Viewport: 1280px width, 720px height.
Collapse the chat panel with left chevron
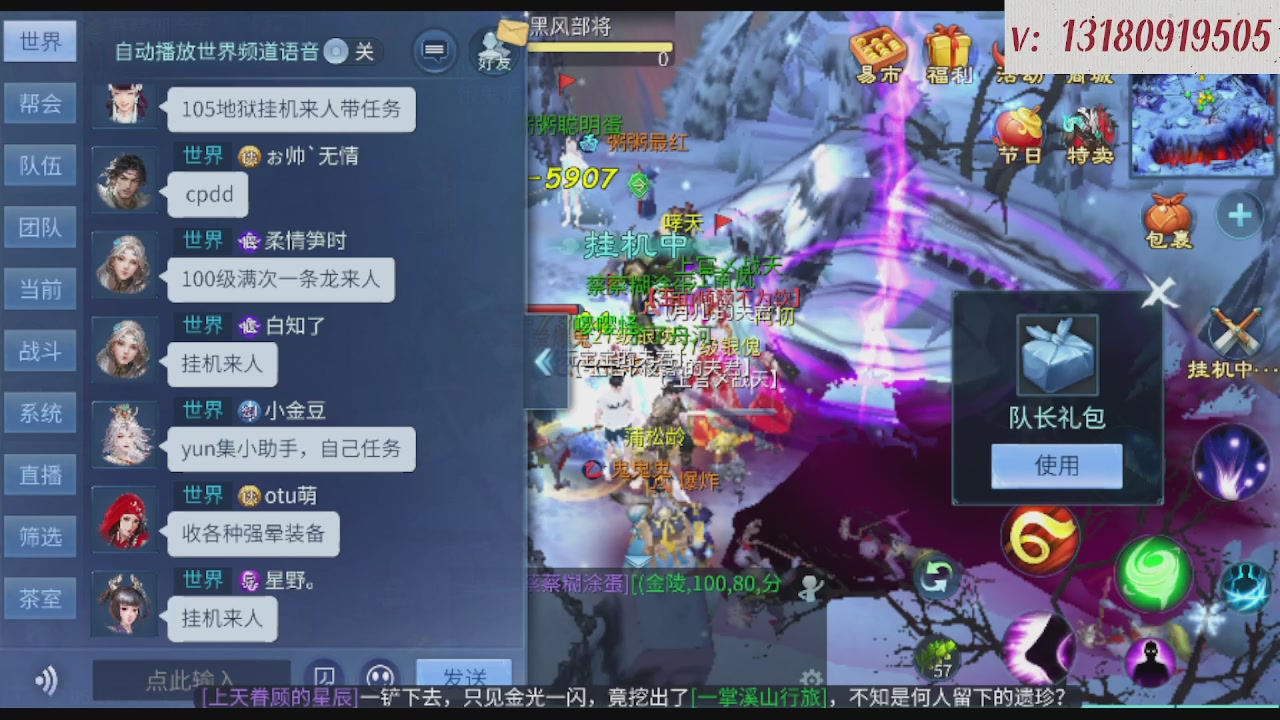pyautogui.click(x=545, y=362)
